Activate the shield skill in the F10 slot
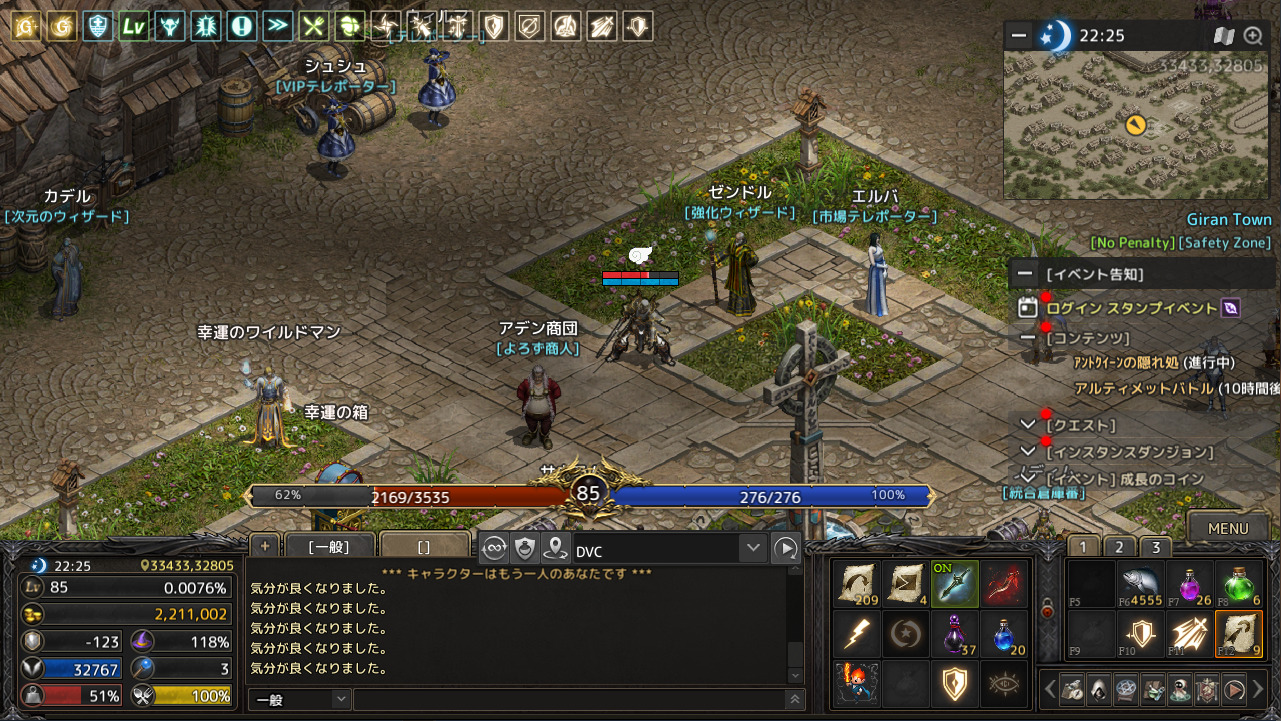1281x721 pixels. pyautogui.click(x=1141, y=634)
